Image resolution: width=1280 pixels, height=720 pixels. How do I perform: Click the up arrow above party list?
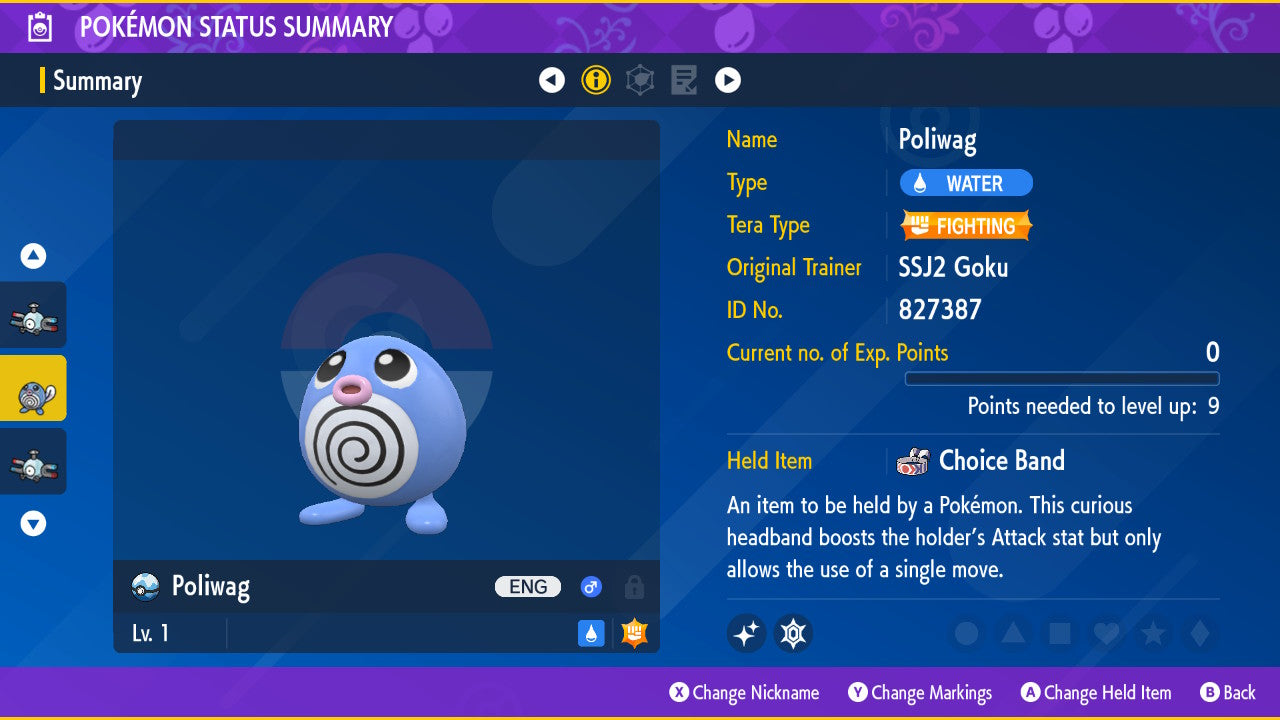33,257
